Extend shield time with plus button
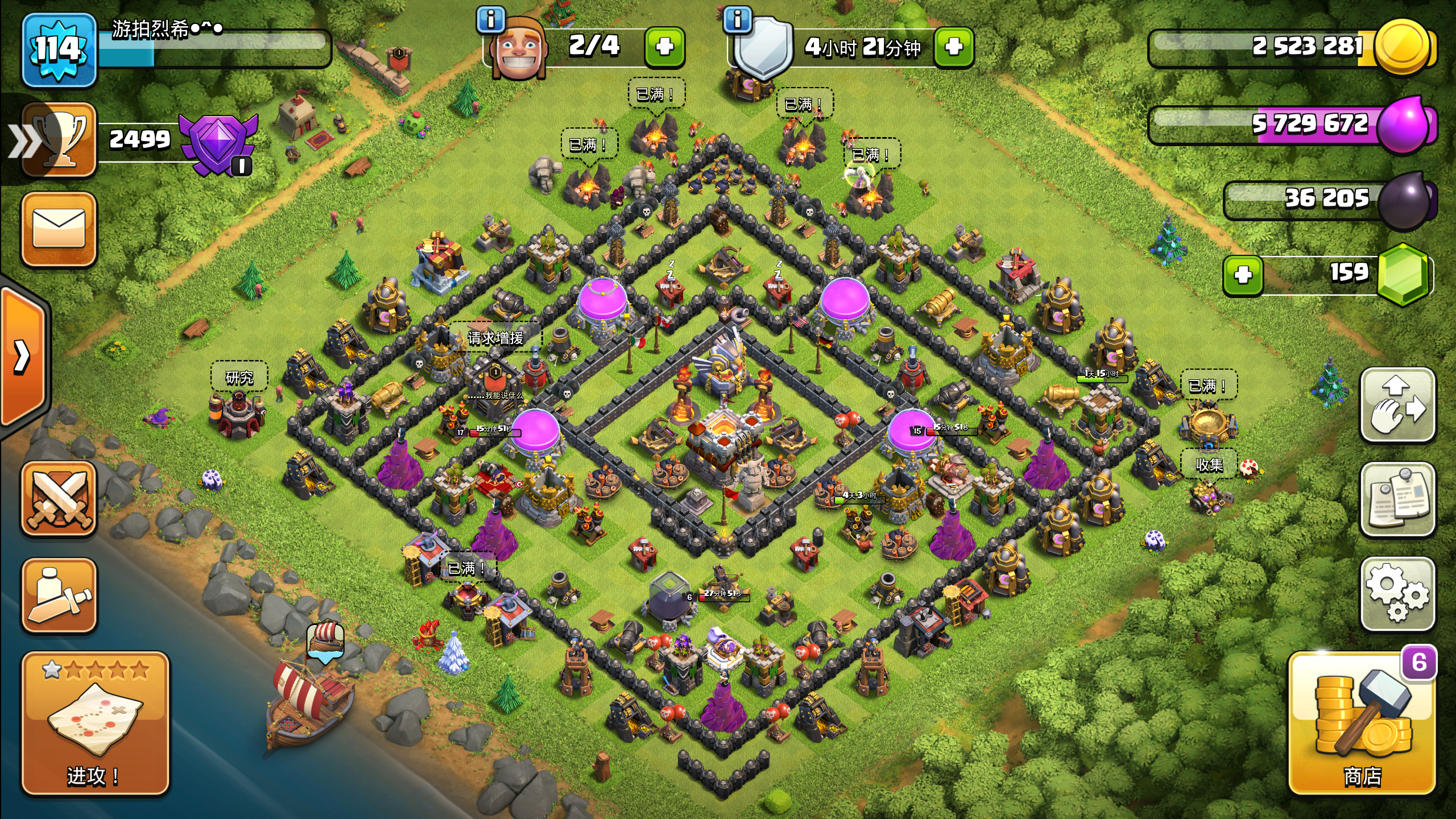Screen dimensions: 1456x819 pyautogui.click(x=954, y=47)
